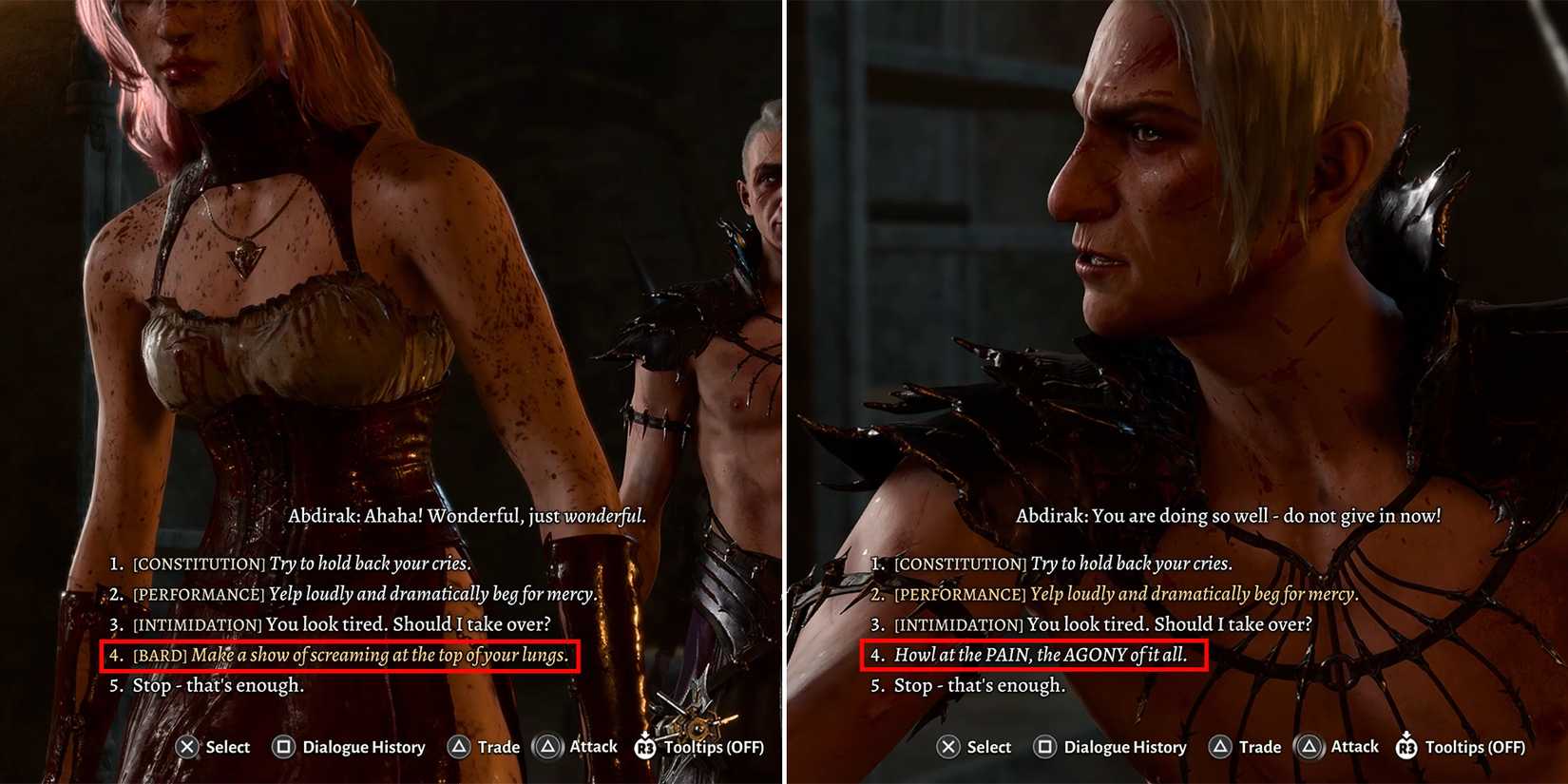Click the Triangle Attack icon on the left panel
This screenshot has width=1568, height=784.
click(x=548, y=747)
